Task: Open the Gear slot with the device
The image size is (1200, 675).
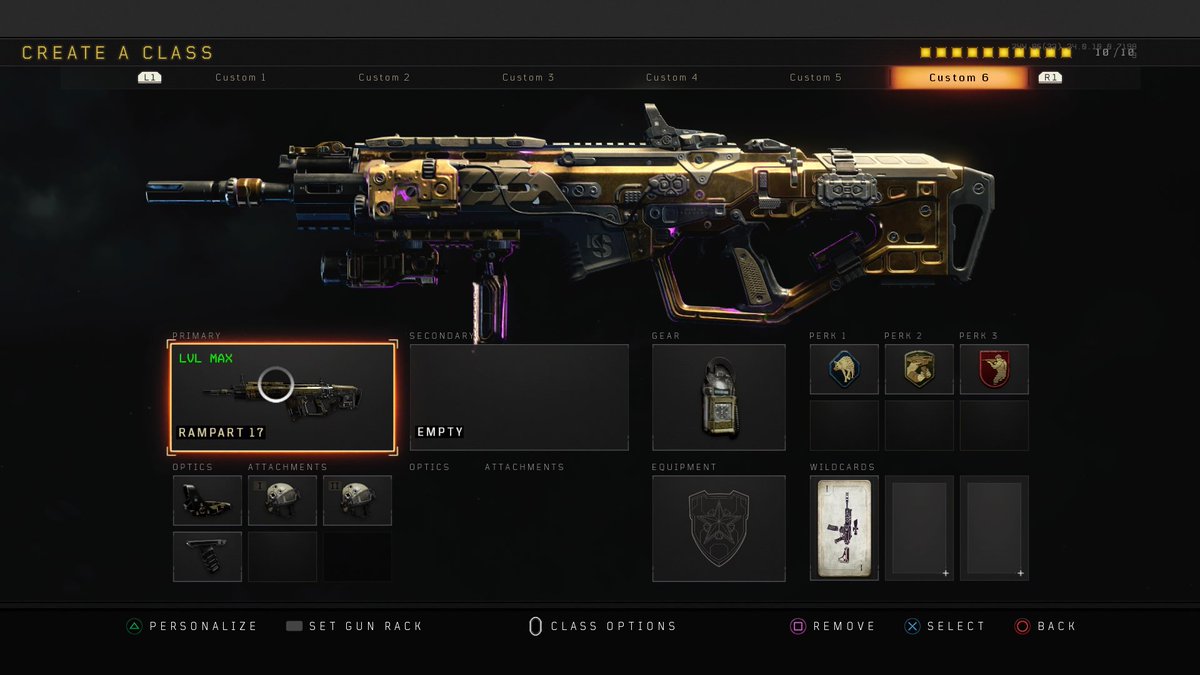Action: click(x=719, y=397)
